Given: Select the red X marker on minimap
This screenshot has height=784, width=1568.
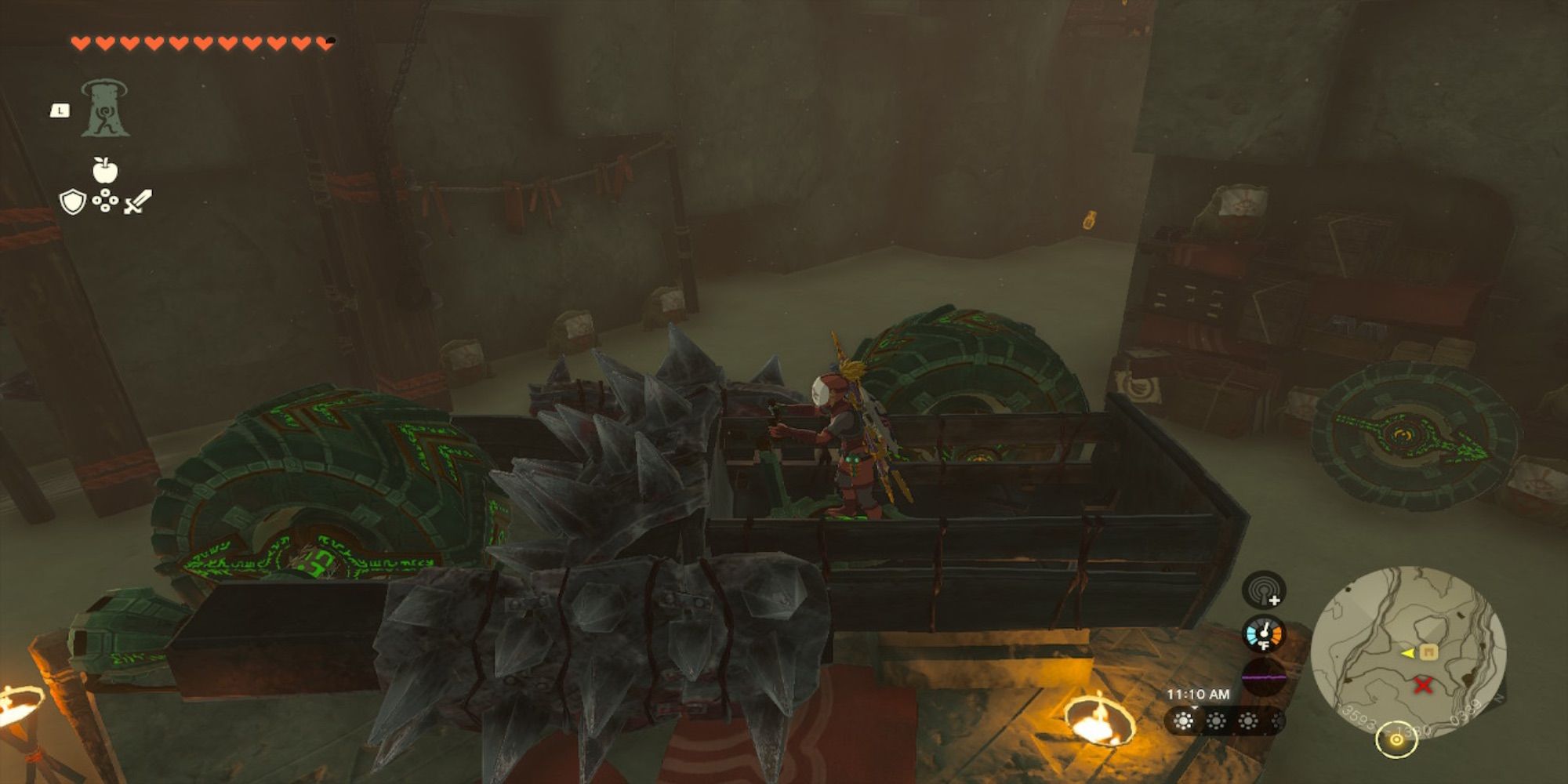Looking at the screenshot, I should point(1423,685).
